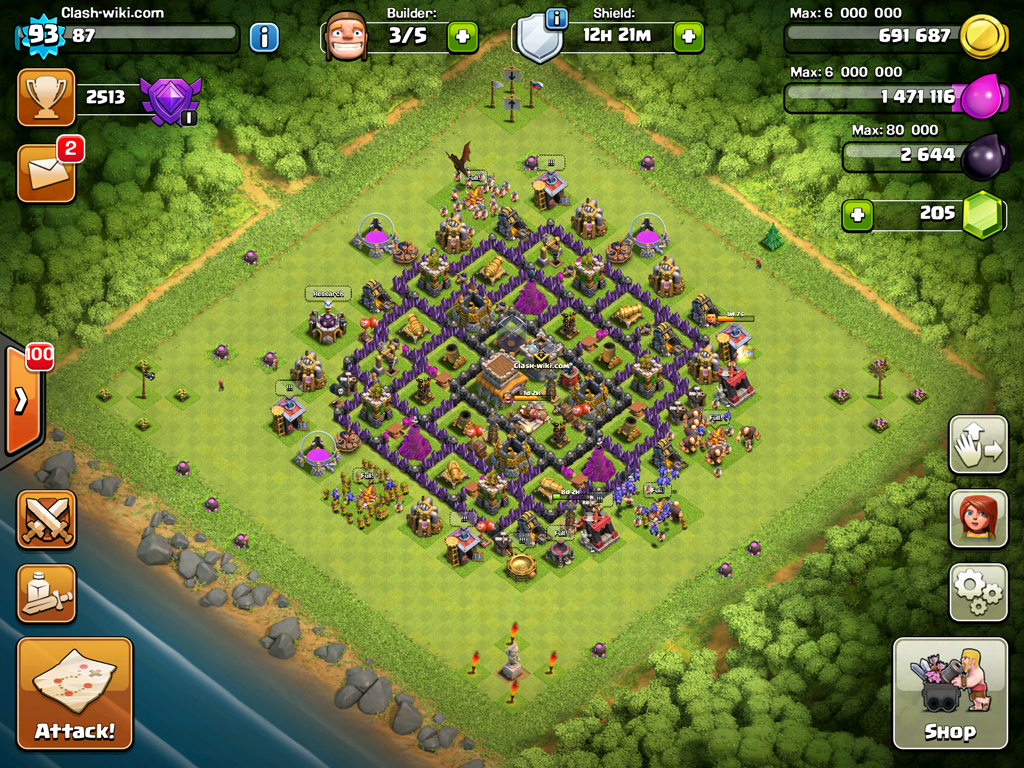Extend the shield with the plus button
Viewport: 1024px width, 768px height.
[x=688, y=38]
